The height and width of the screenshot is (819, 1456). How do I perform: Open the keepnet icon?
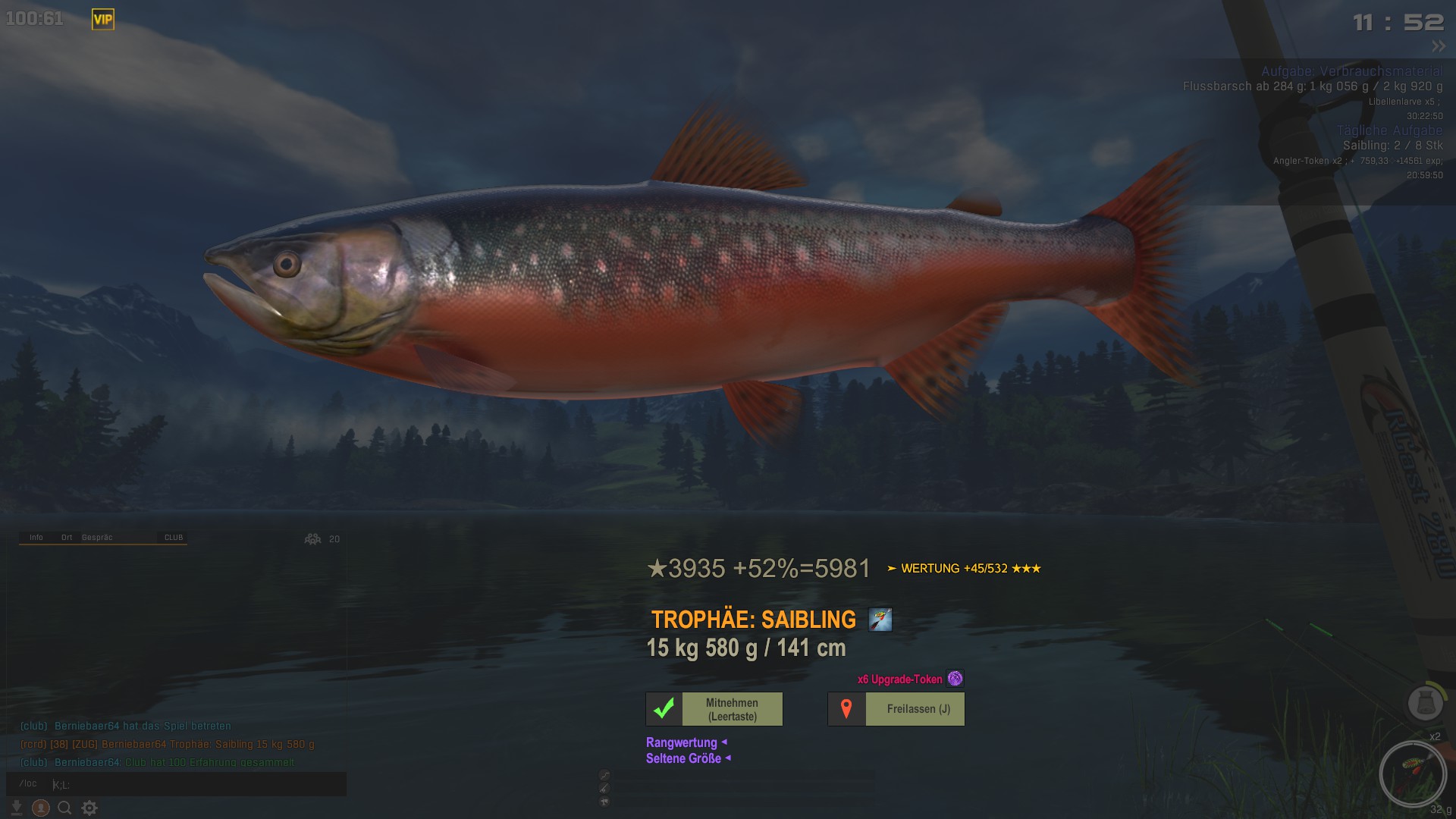[1425, 703]
